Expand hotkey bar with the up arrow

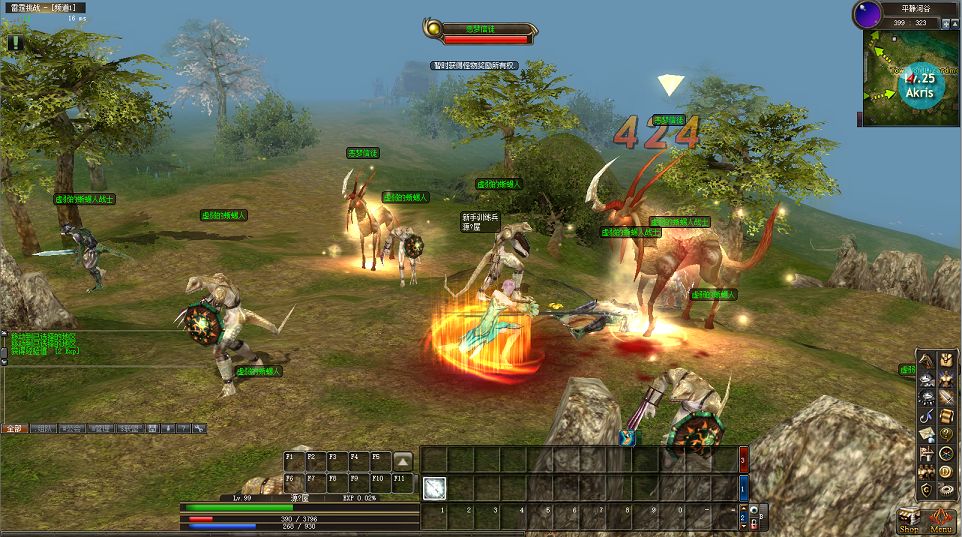tap(402, 461)
